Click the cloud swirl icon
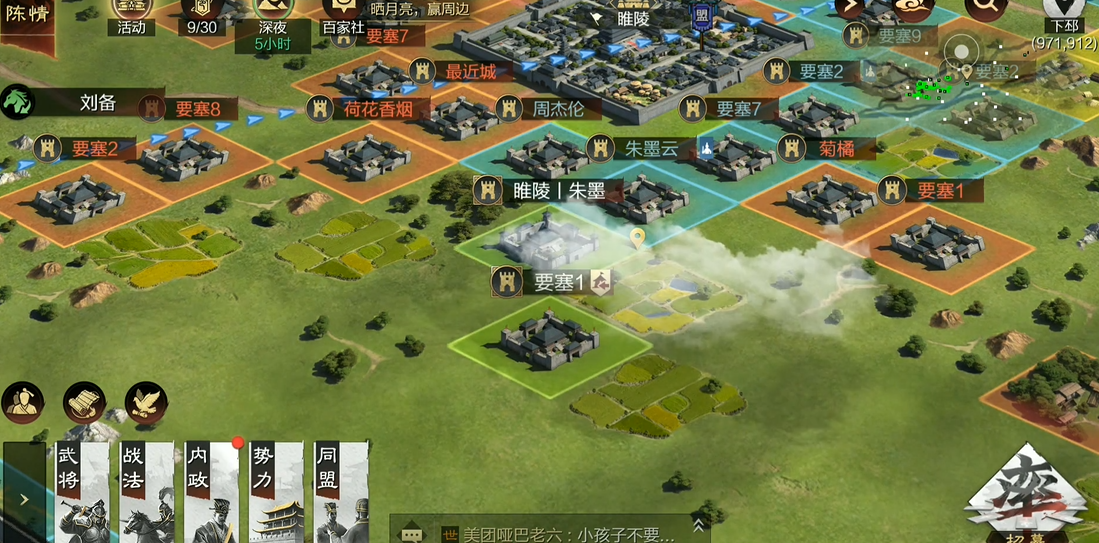1099x543 pixels. pos(913,8)
